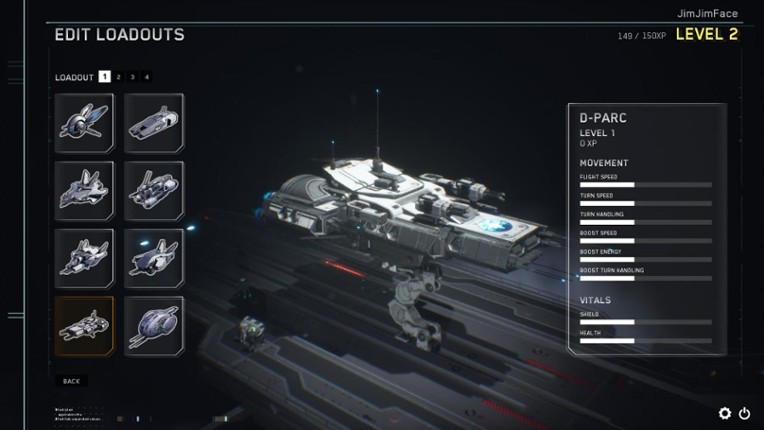Image resolution: width=764 pixels, height=430 pixels.
Task: Select loadout 1 tab
Action: (x=104, y=77)
